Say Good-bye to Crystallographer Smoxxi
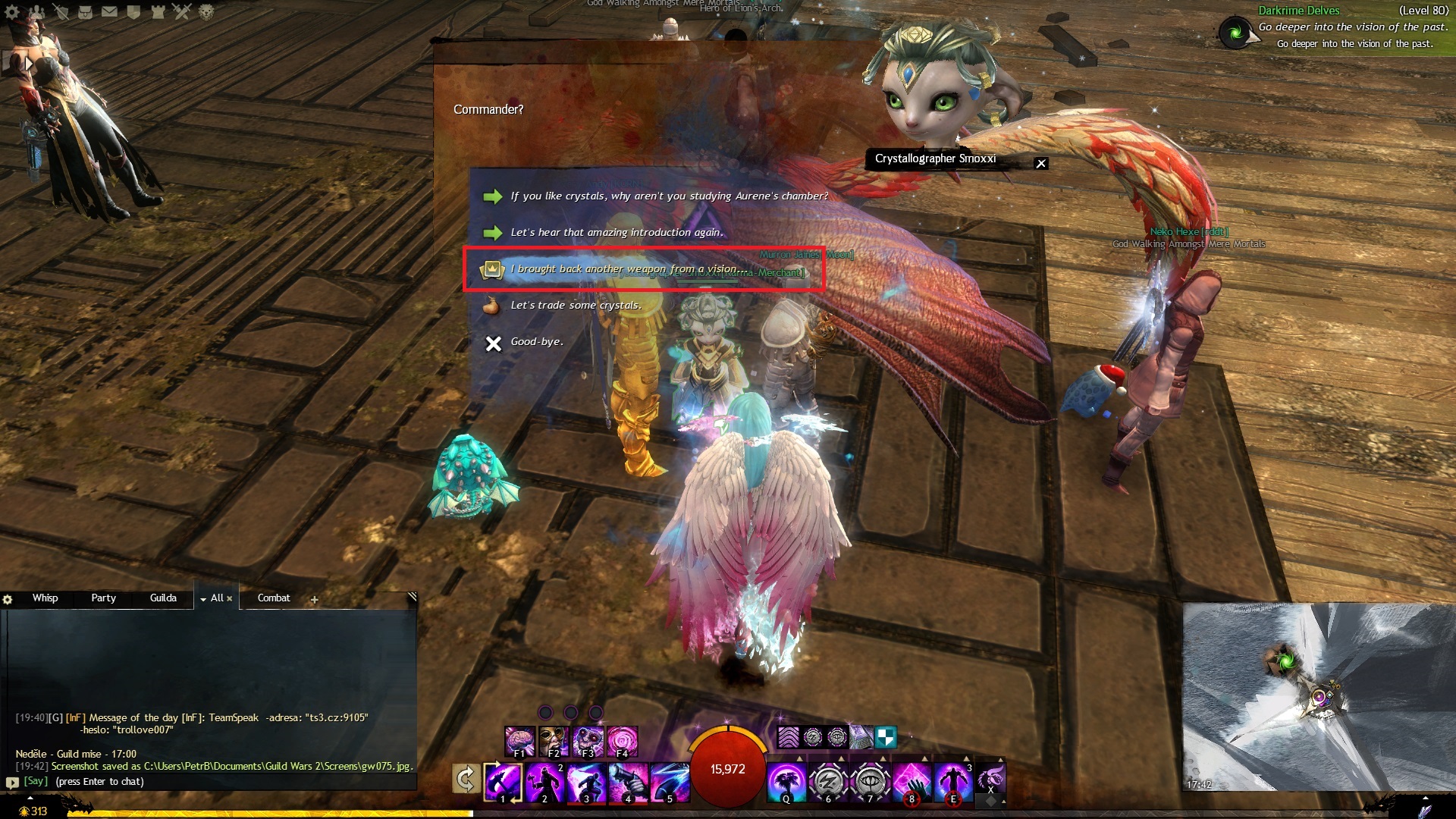The height and width of the screenshot is (819, 1456). [536, 342]
